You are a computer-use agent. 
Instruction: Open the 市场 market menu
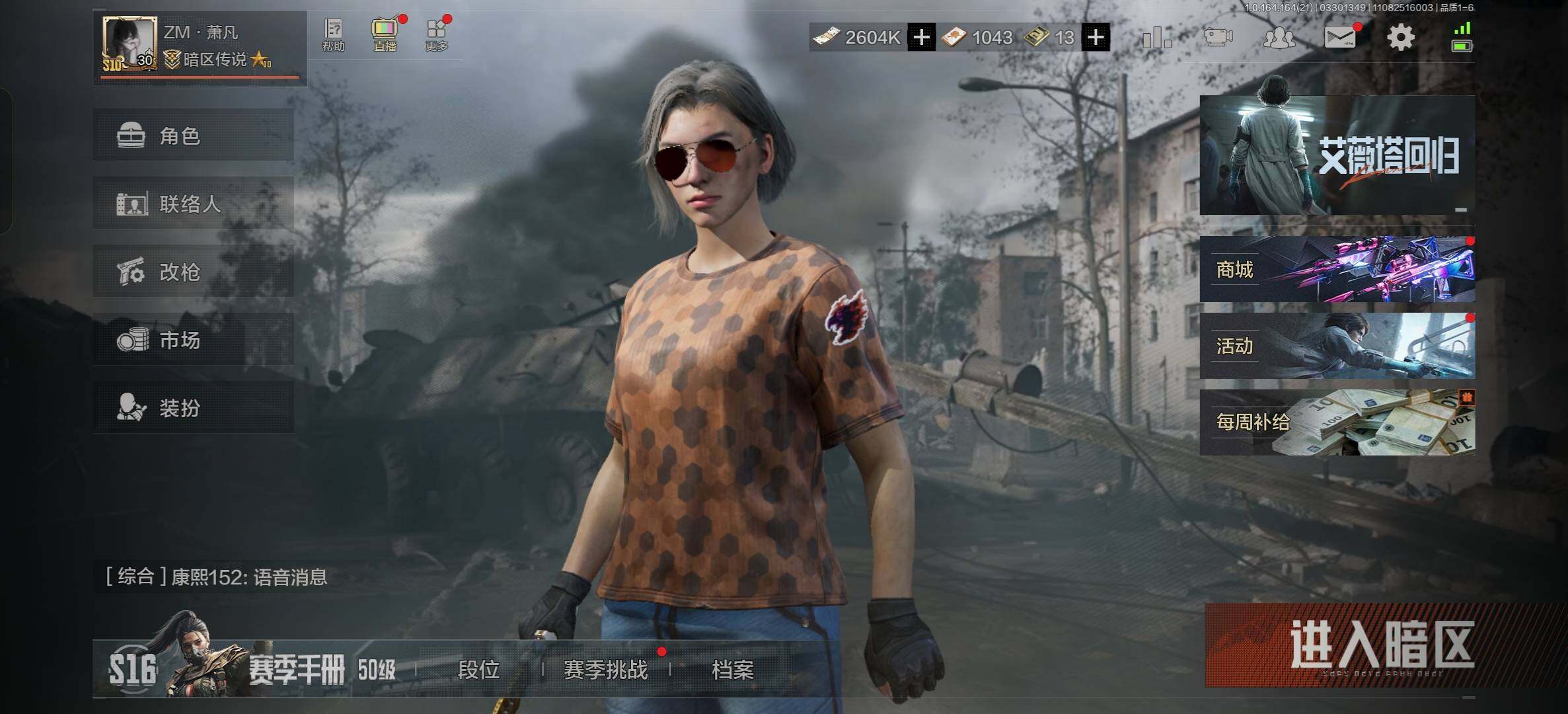tap(193, 340)
